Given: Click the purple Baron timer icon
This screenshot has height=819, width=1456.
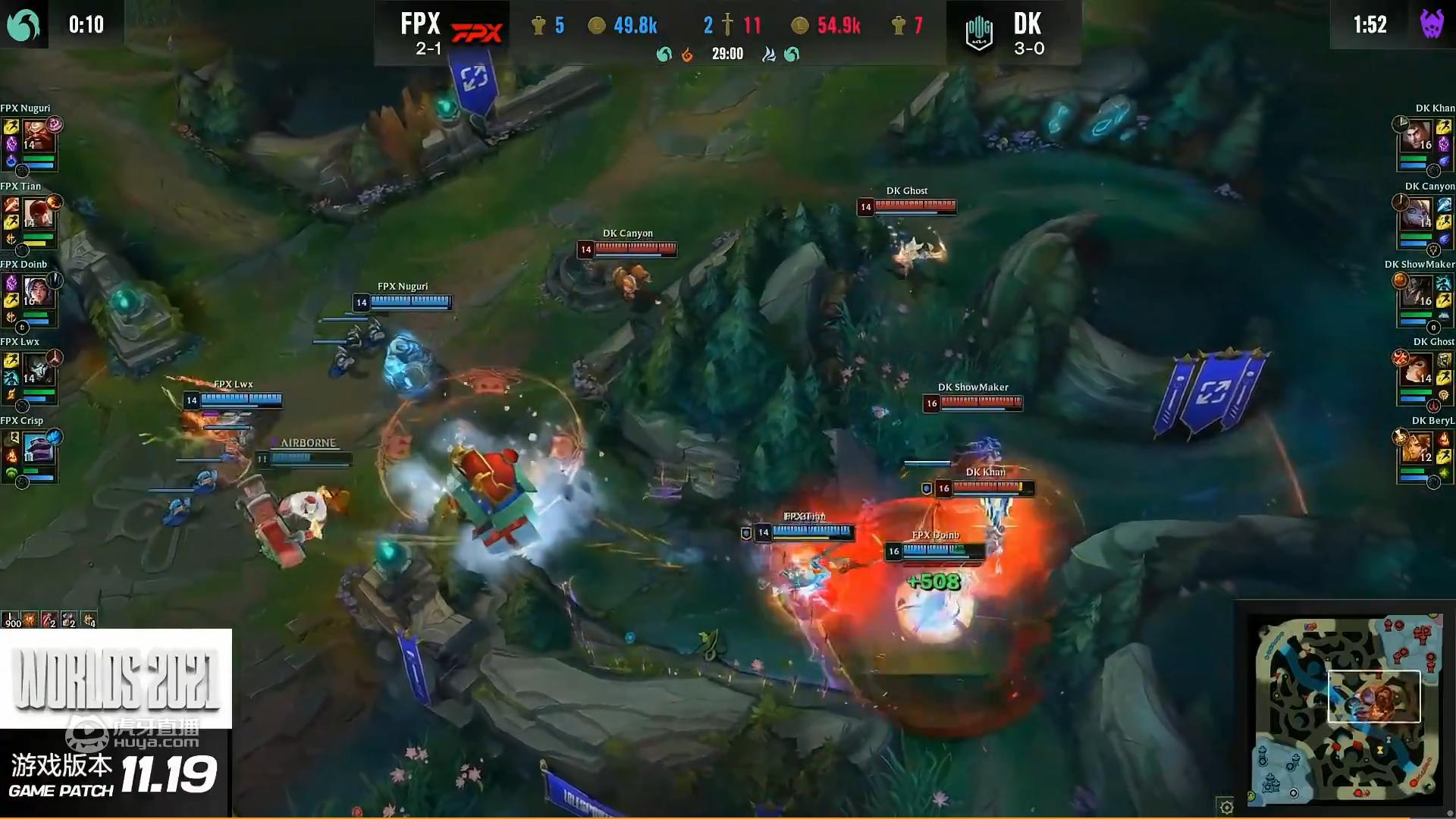Looking at the screenshot, I should point(1431,25).
